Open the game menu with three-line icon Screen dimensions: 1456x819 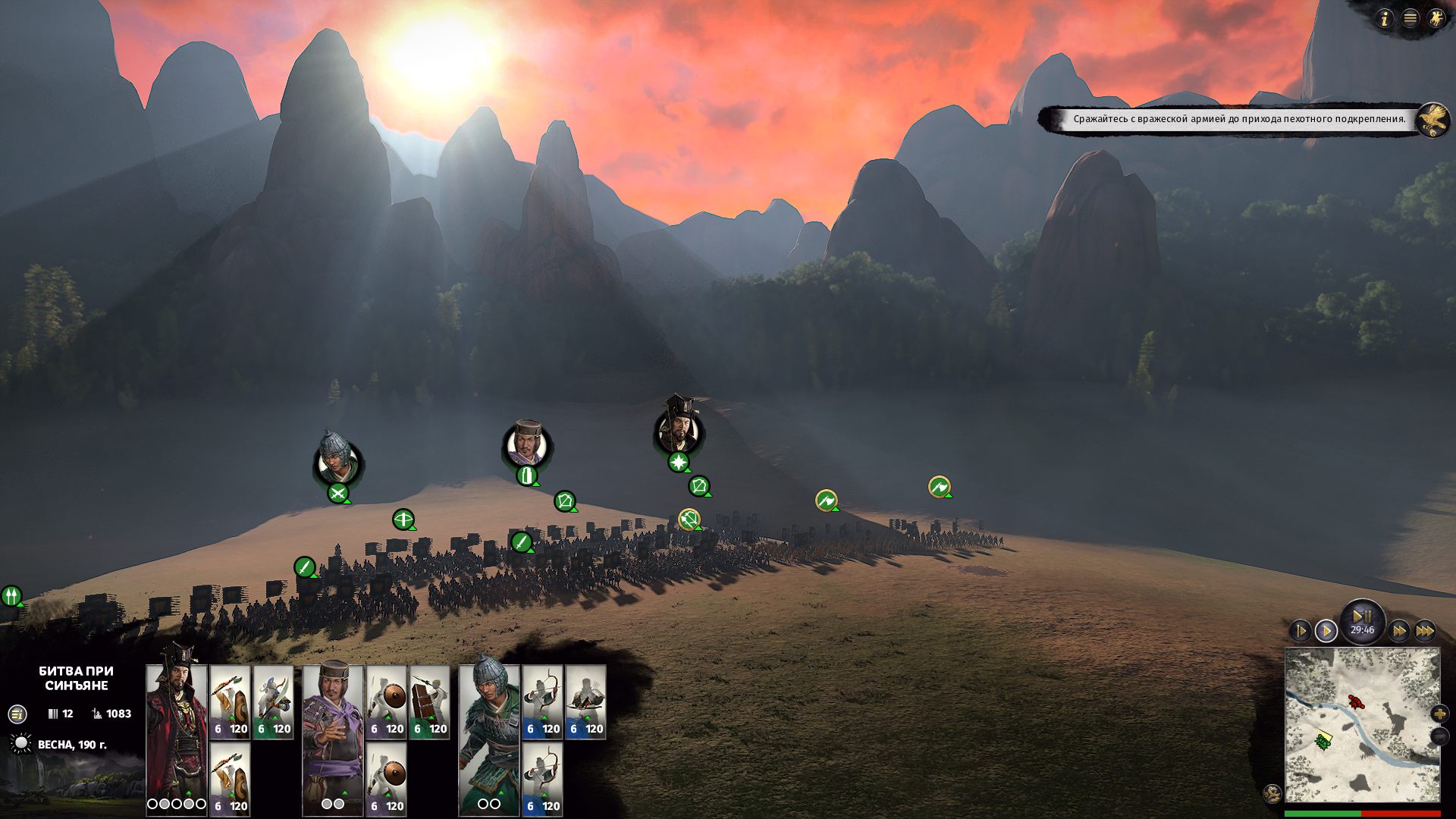[x=1410, y=19]
